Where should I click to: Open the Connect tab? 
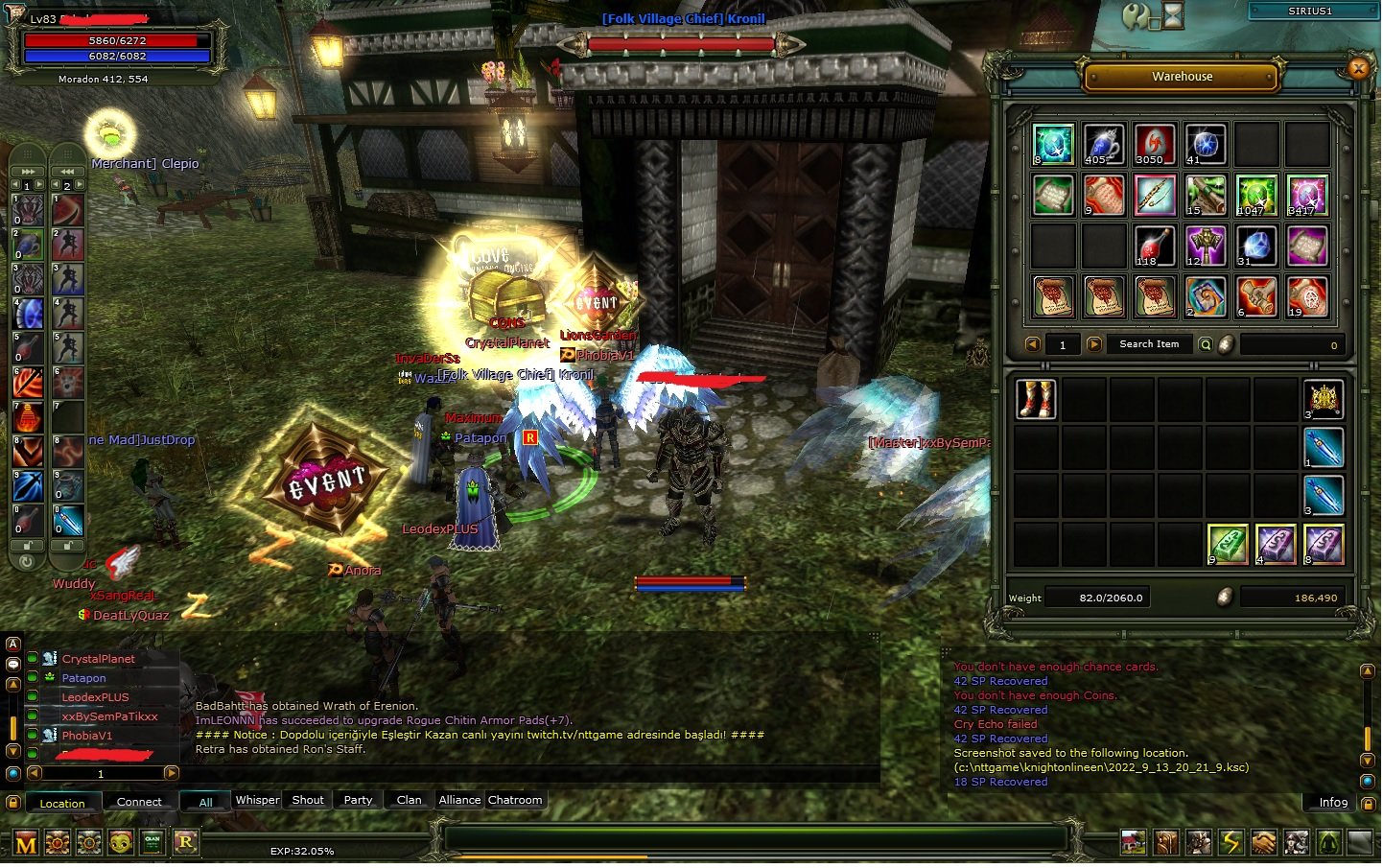139,803
